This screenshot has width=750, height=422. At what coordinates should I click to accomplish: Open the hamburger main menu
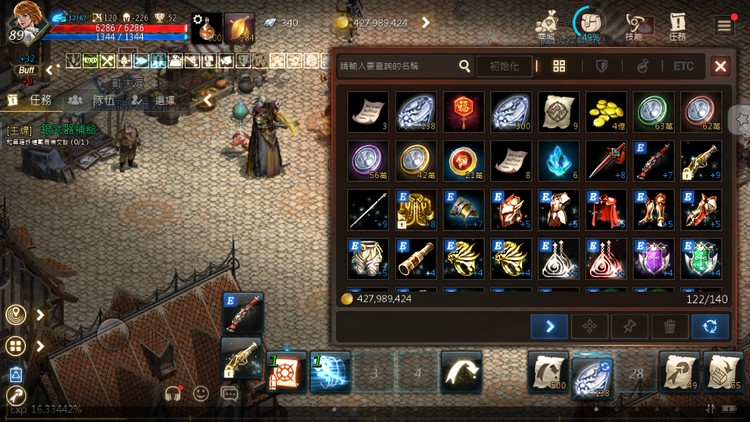(724, 24)
